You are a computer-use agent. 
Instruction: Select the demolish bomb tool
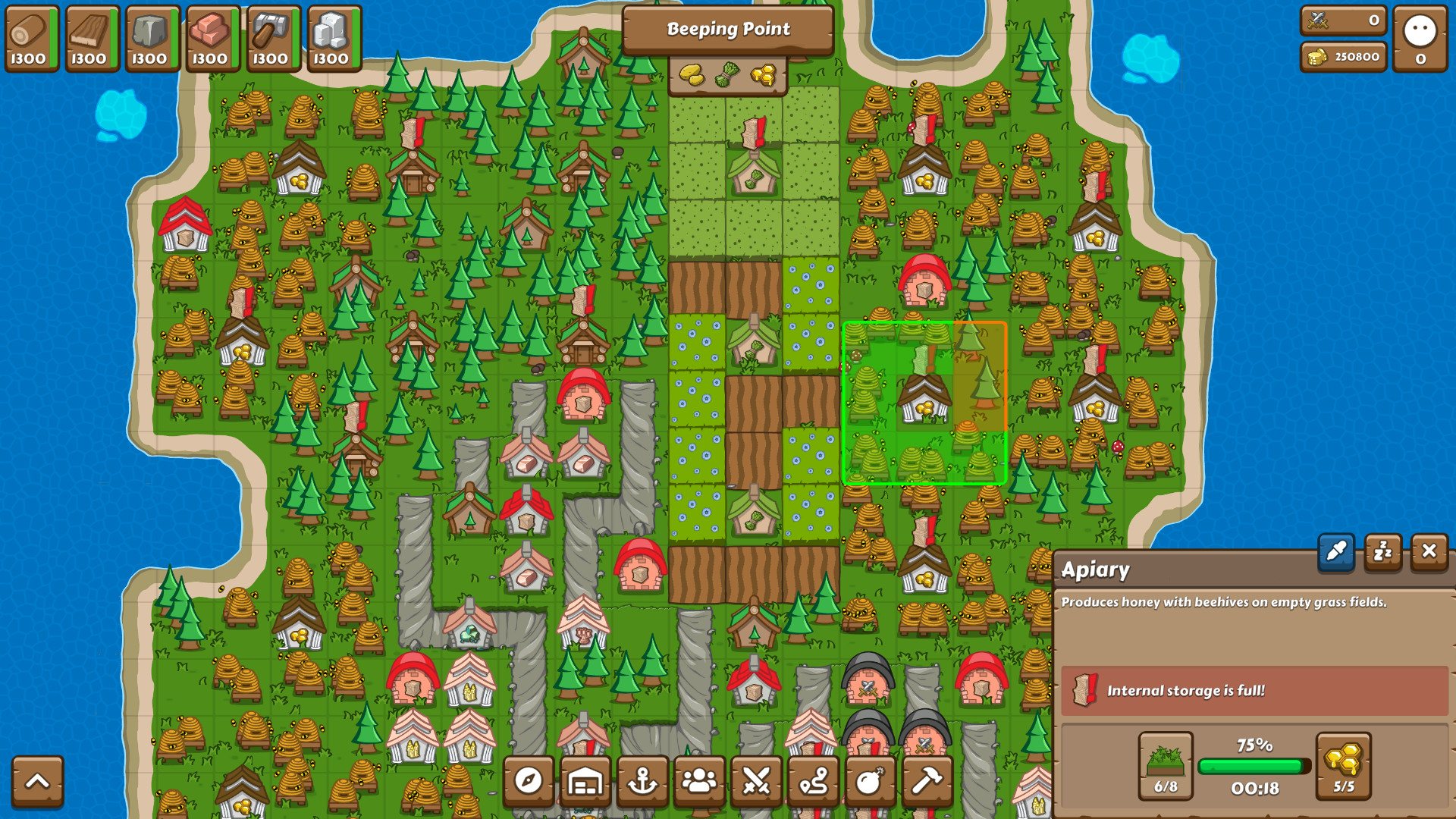tap(871, 782)
